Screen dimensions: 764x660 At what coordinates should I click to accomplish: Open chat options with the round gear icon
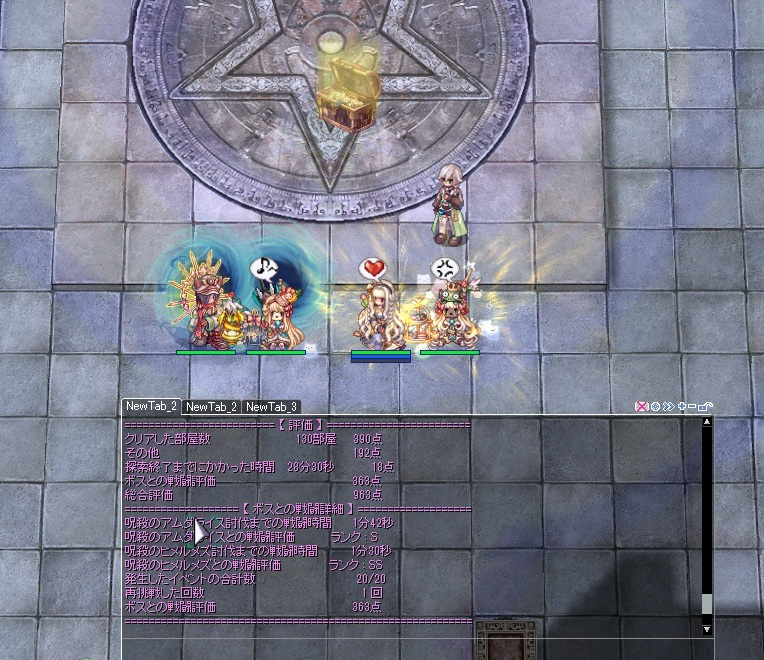point(655,407)
